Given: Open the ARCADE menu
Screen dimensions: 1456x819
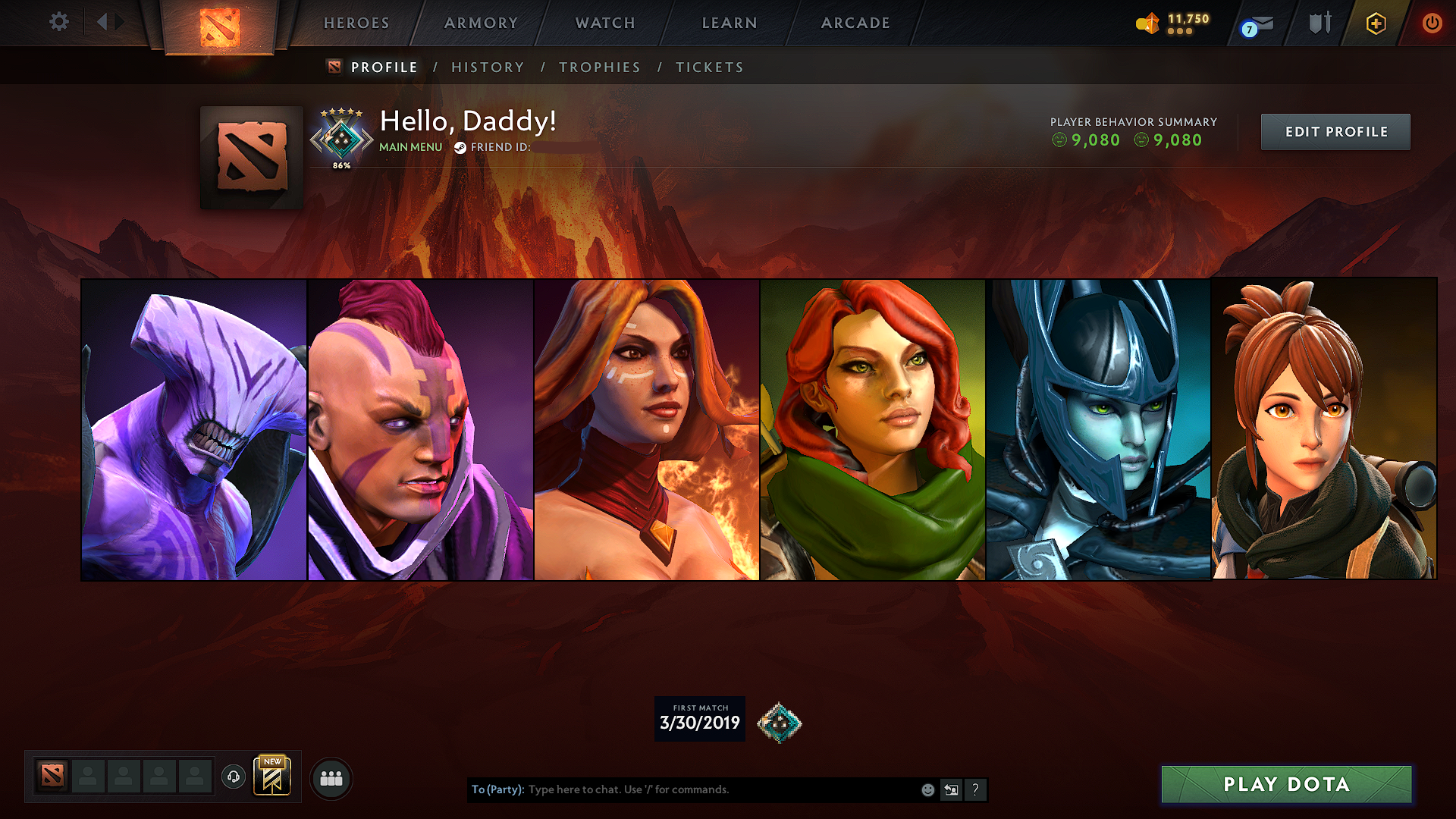Looking at the screenshot, I should point(855,23).
